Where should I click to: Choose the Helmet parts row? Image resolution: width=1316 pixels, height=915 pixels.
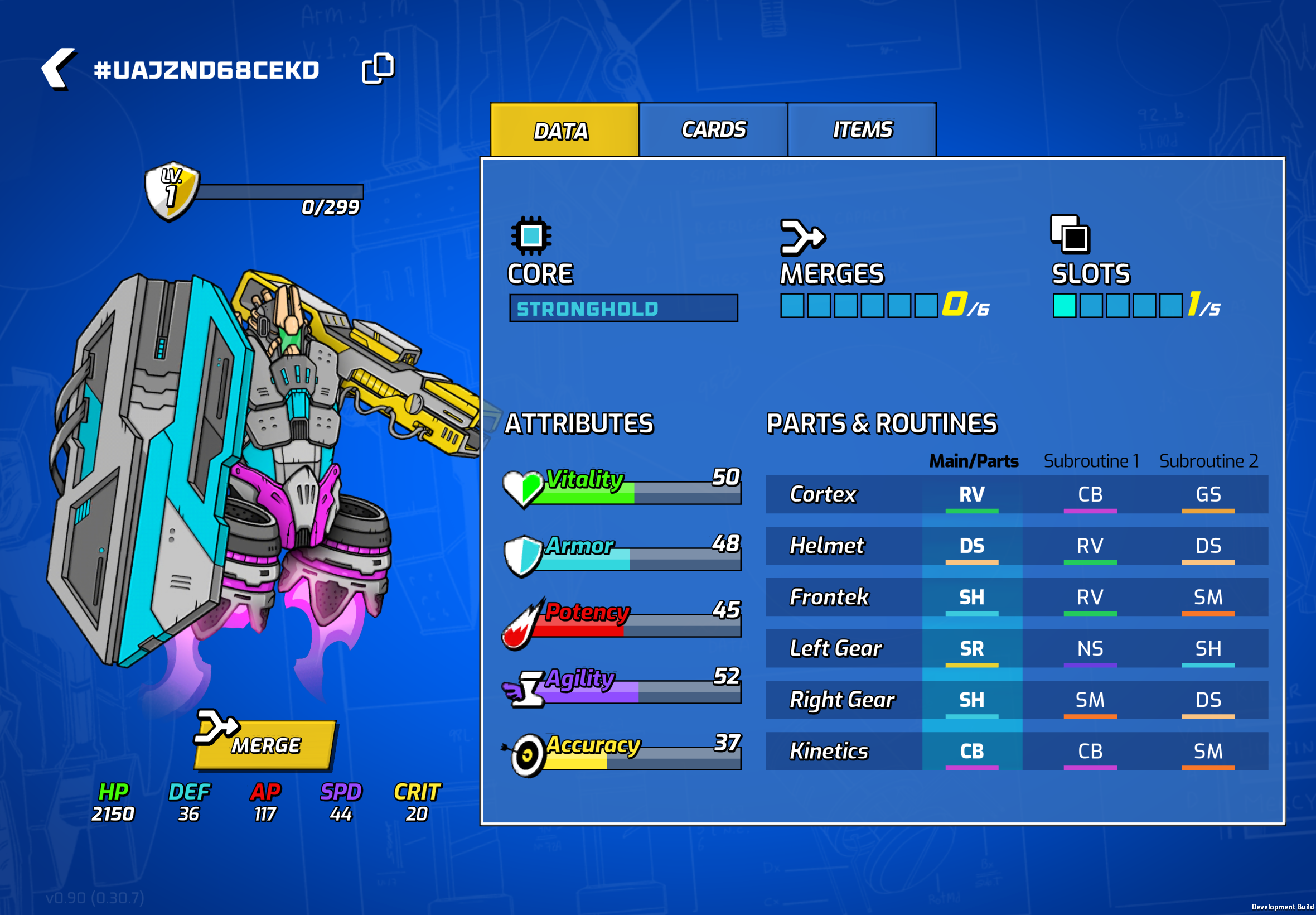point(1017,546)
